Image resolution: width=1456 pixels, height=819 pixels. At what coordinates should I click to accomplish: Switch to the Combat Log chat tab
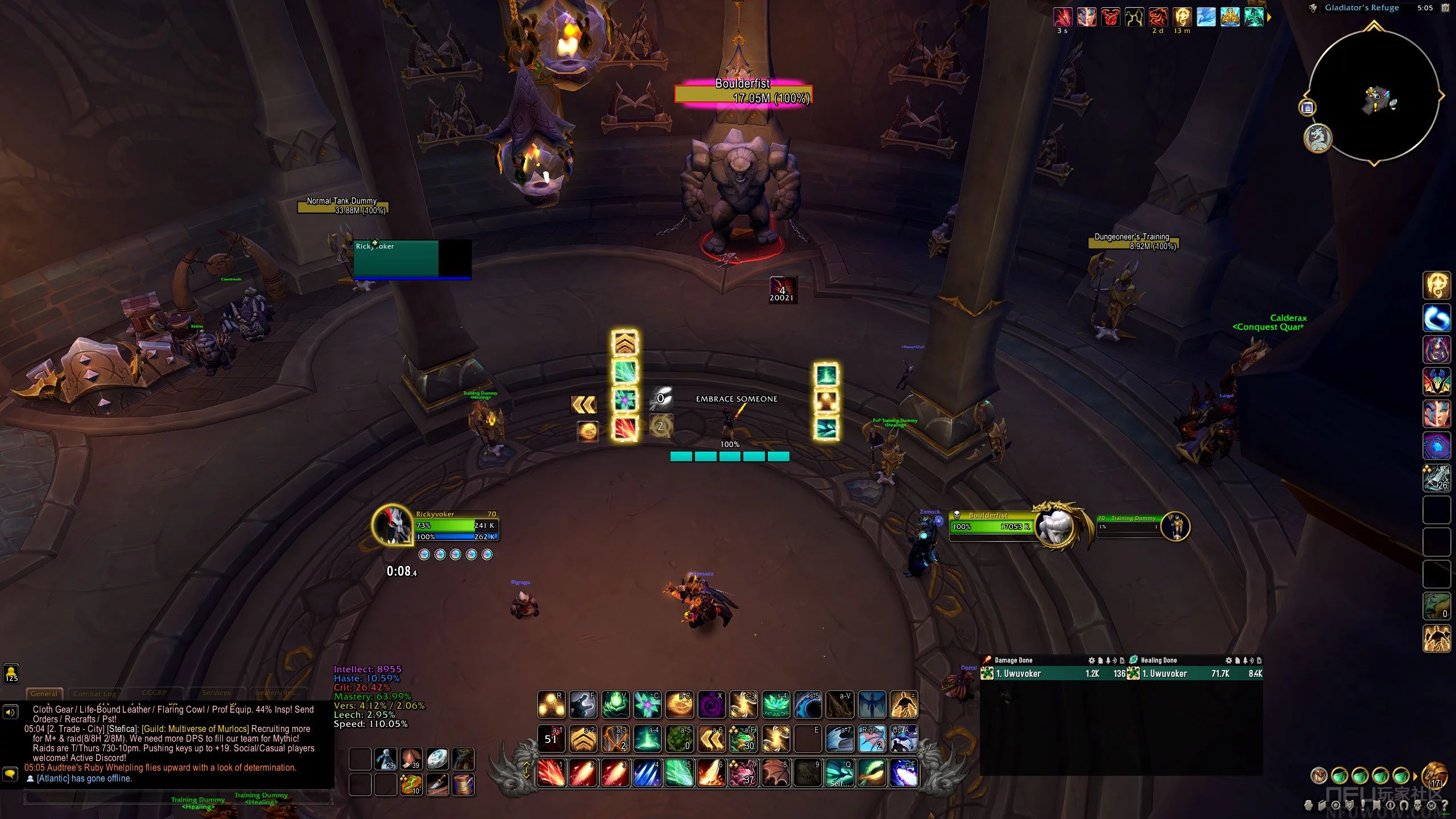coord(94,693)
